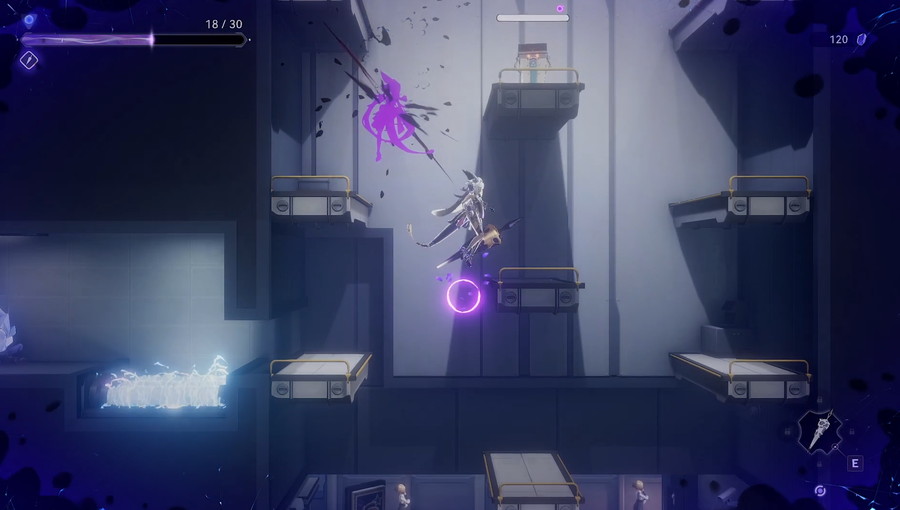Select the spear weapon skill icon
900x510 pixels.
(x=821, y=433)
